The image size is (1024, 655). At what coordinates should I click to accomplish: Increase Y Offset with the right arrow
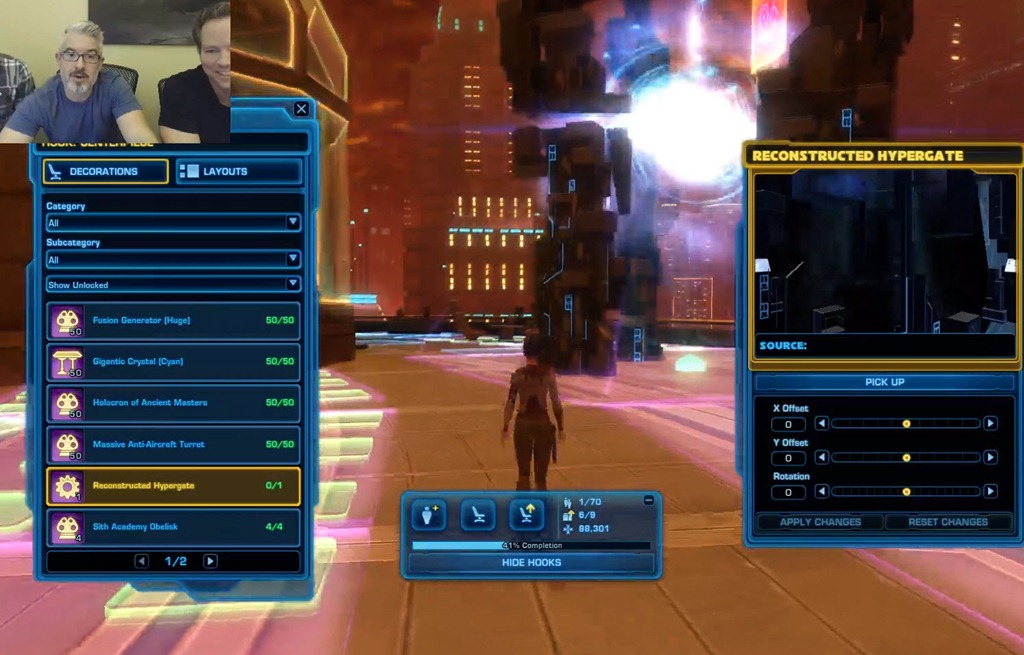990,458
